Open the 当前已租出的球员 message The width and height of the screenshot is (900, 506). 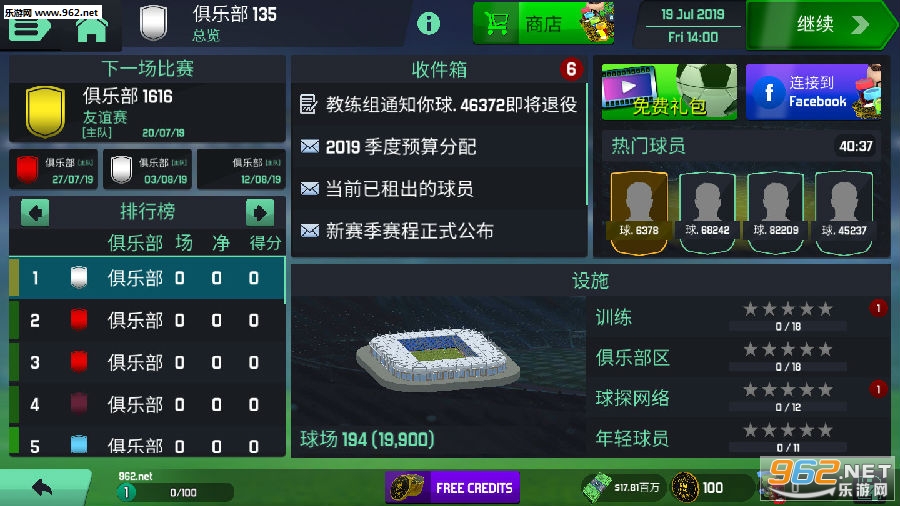pyautogui.click(x=400, y=188)
